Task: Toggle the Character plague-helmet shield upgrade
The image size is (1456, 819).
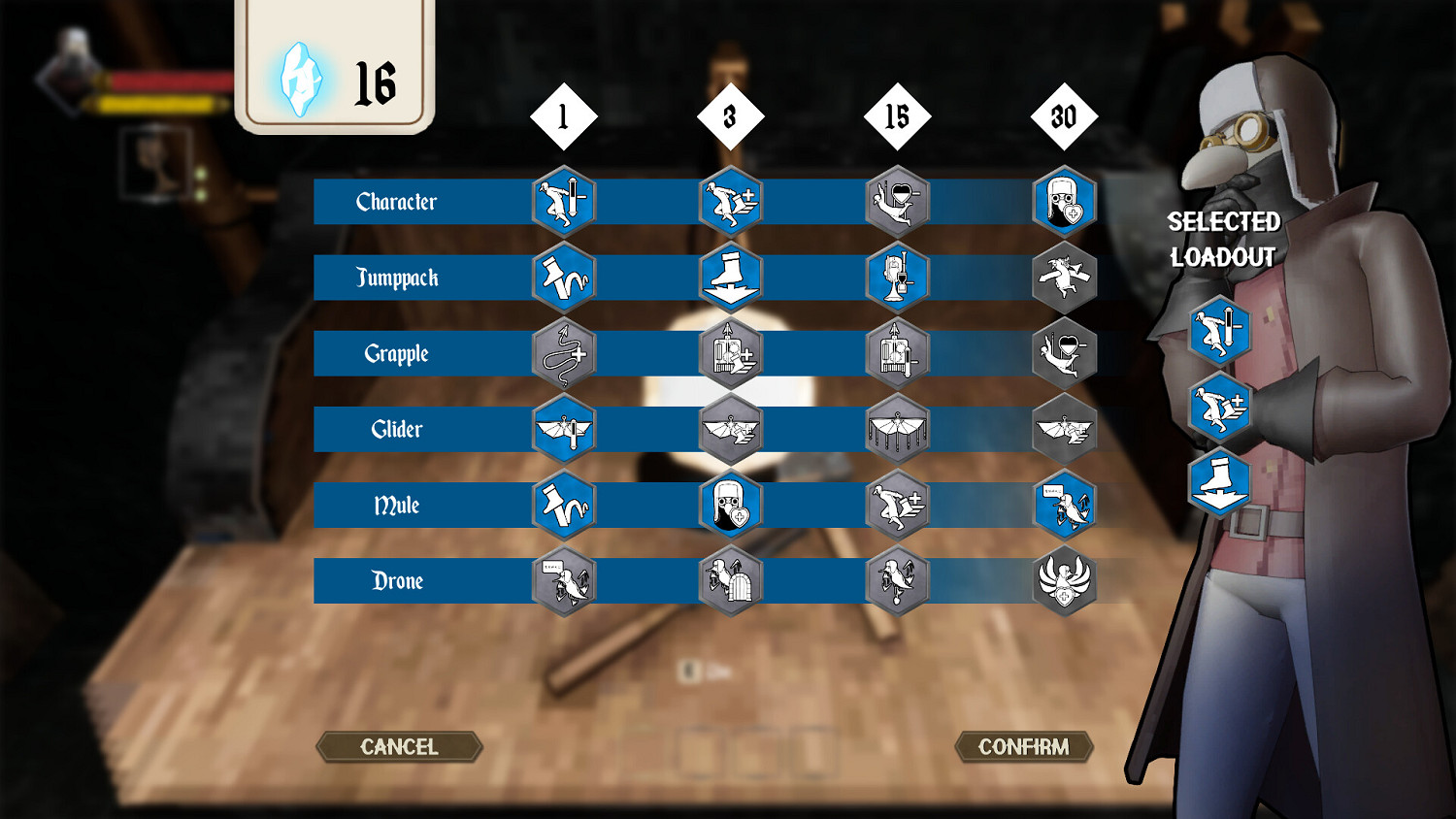Action: (x=1064, y=202)
